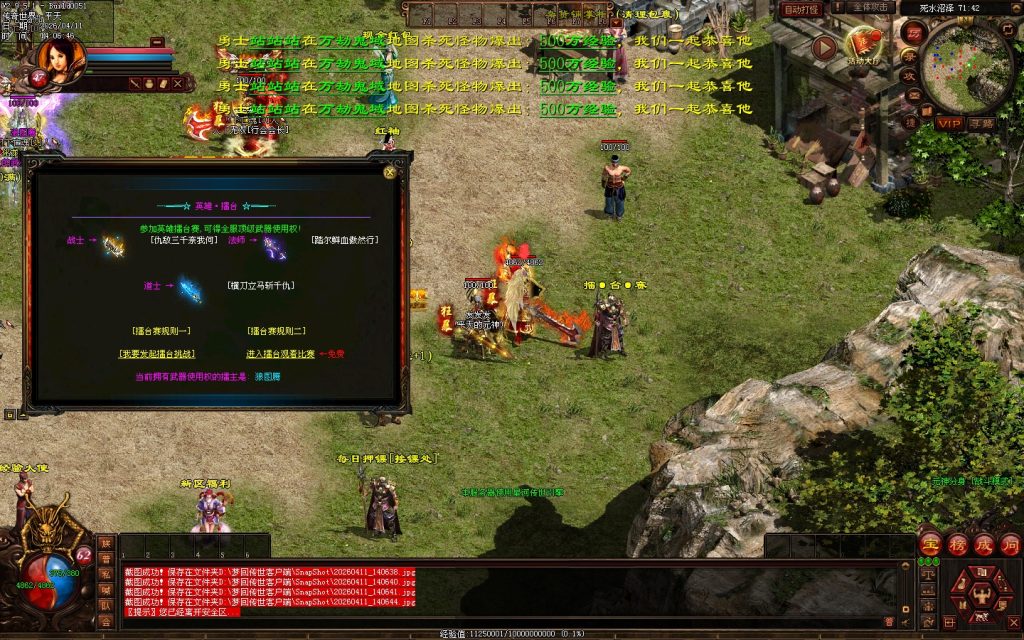Click the round play arrow button
The image size is (1024, 640).
tap(824, 47)
